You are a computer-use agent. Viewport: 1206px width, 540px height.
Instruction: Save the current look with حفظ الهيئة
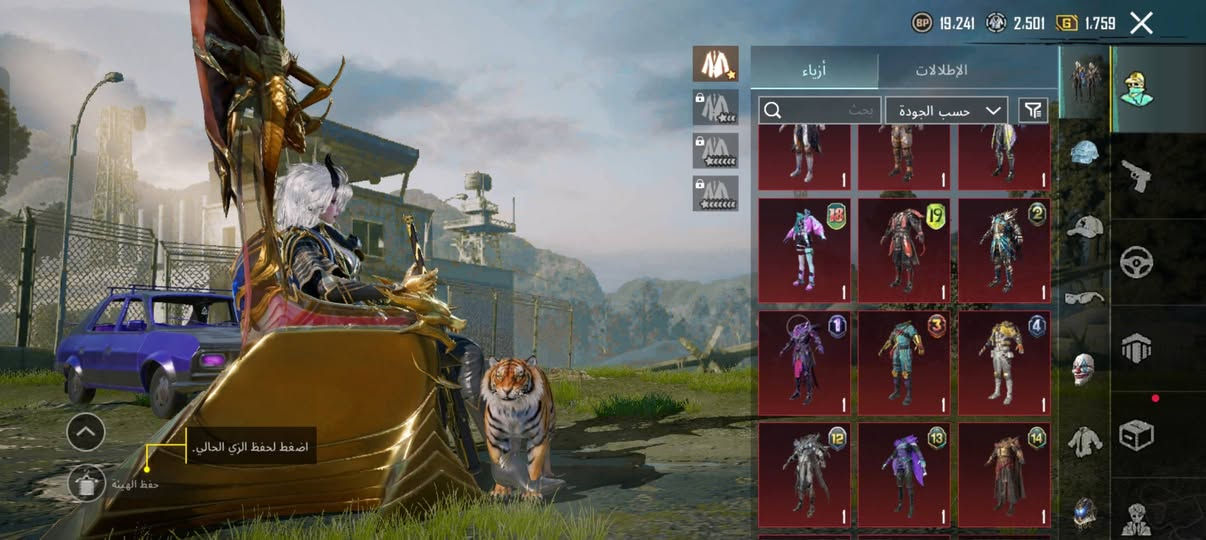[87, 482]
